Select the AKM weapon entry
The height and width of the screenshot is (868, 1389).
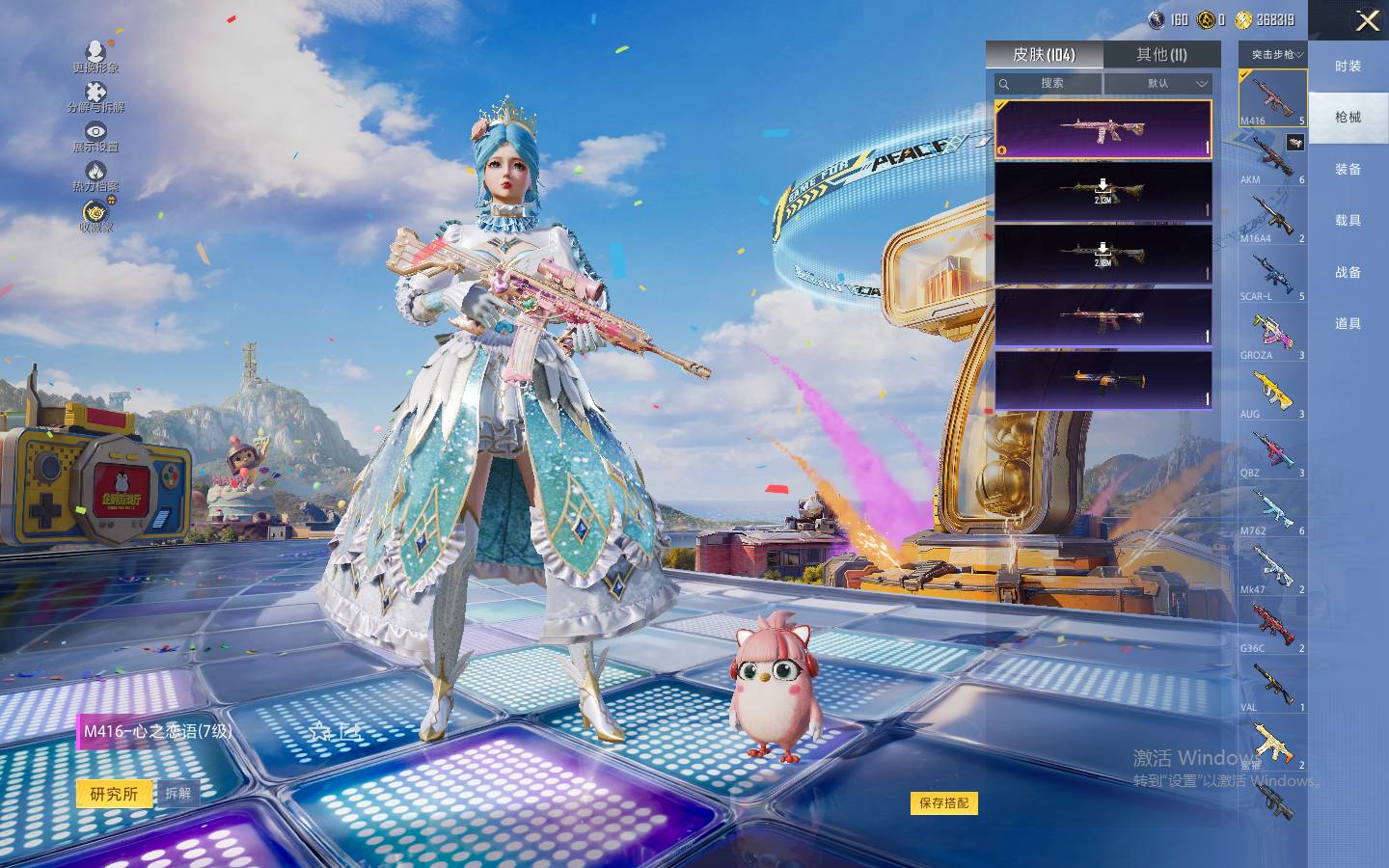tap(1272, 158)
